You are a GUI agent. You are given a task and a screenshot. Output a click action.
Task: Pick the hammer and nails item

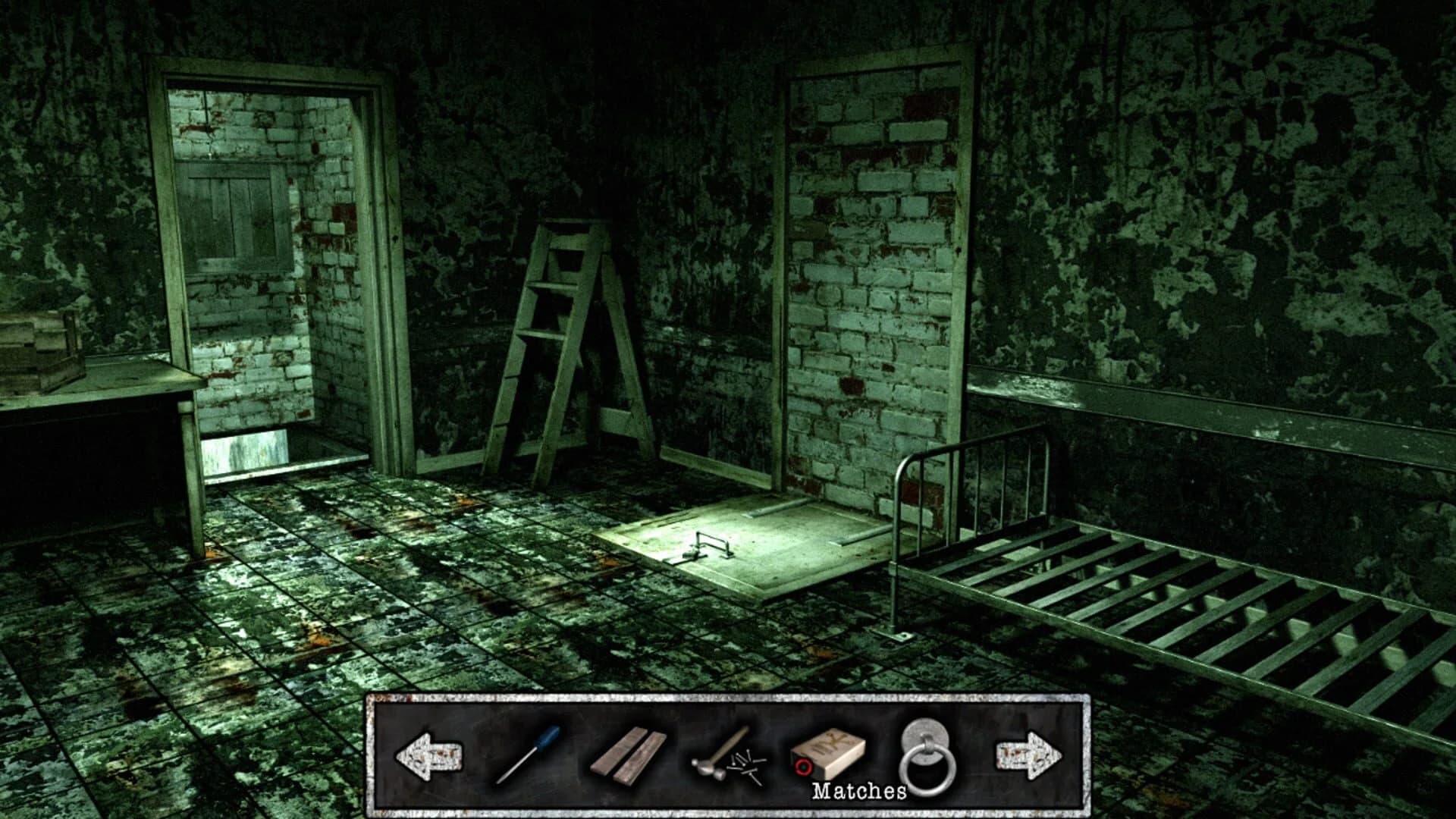point(724,762)
